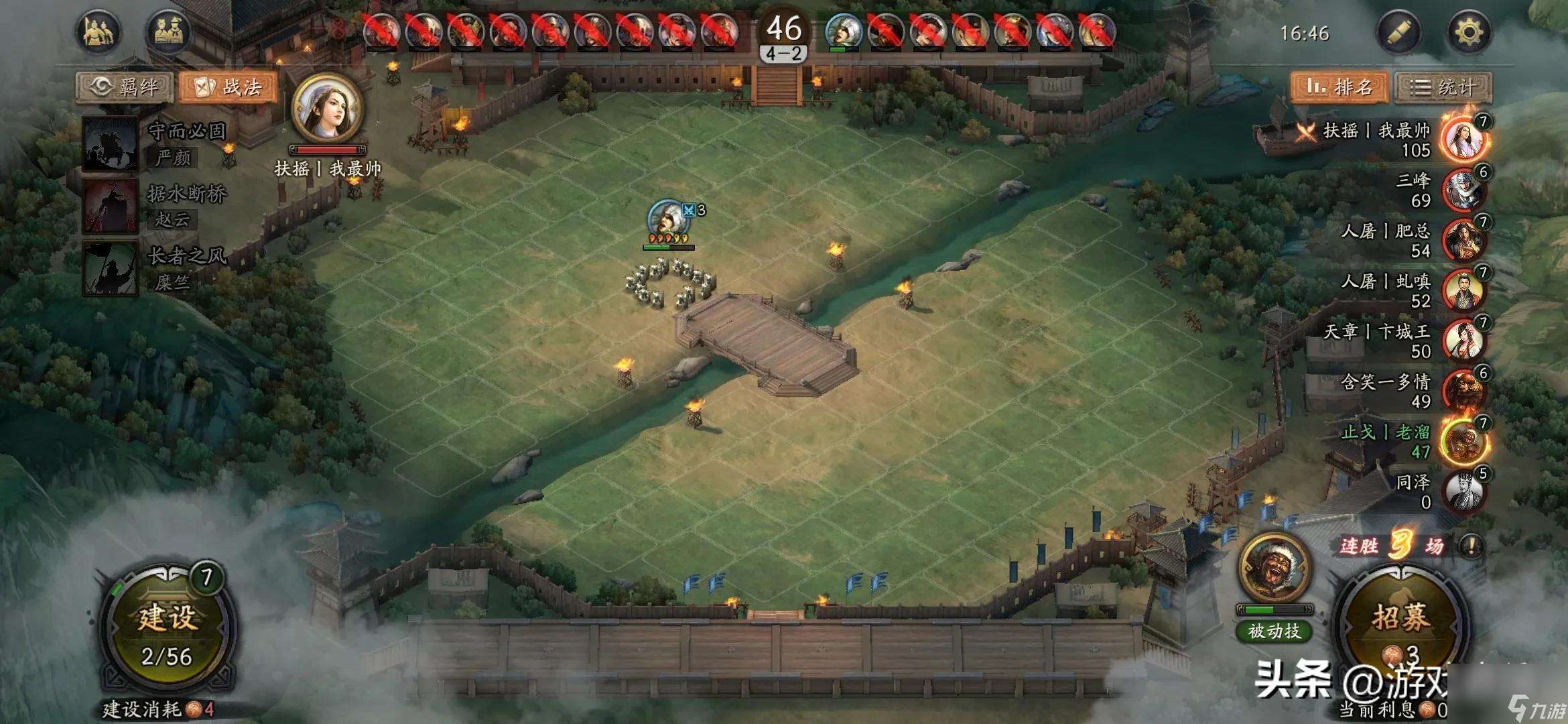This screenshot has height=724, width=1568.
Task: Open the 招募 recruit button
Action: (x=1400, y=627)
